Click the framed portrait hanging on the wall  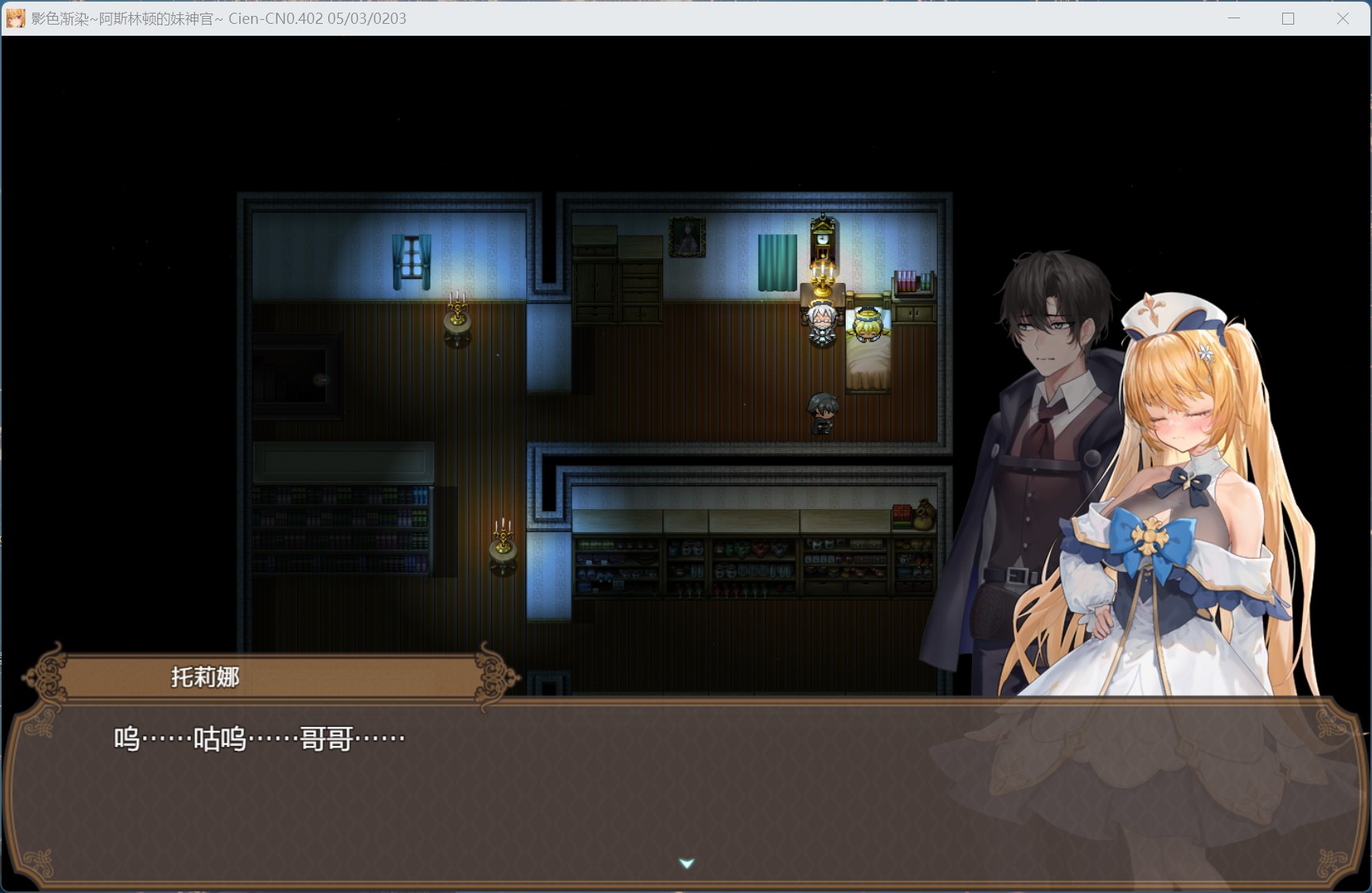coord(687,236)
